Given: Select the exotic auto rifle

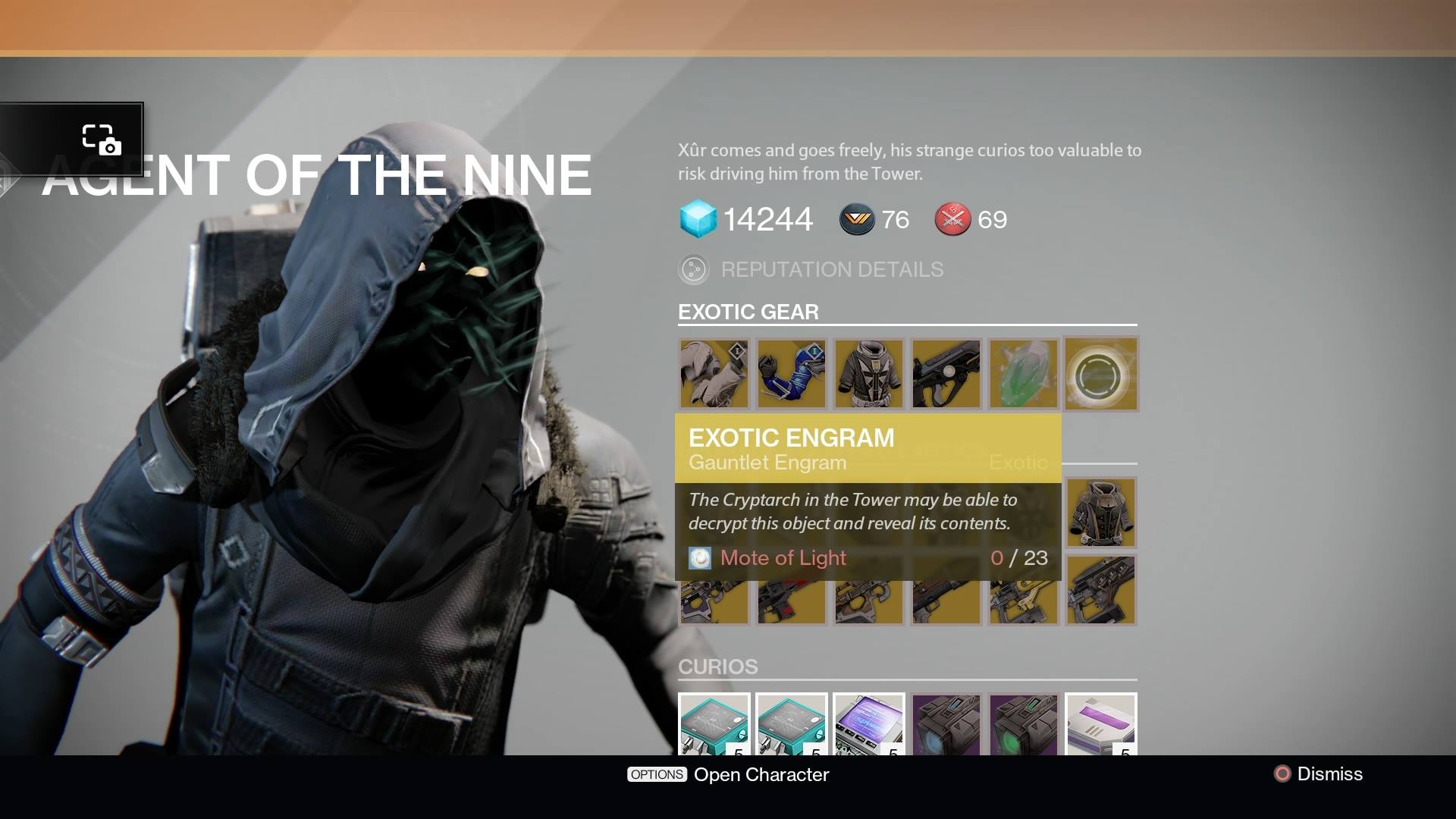Looking at the screenshot, I should pos(946,374).
